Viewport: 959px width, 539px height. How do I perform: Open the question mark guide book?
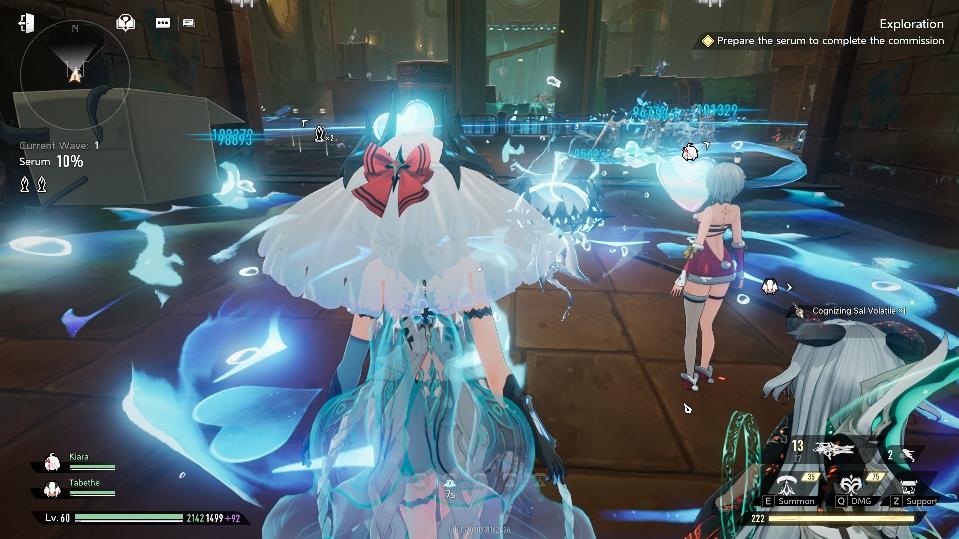click(x=126, y=22)
